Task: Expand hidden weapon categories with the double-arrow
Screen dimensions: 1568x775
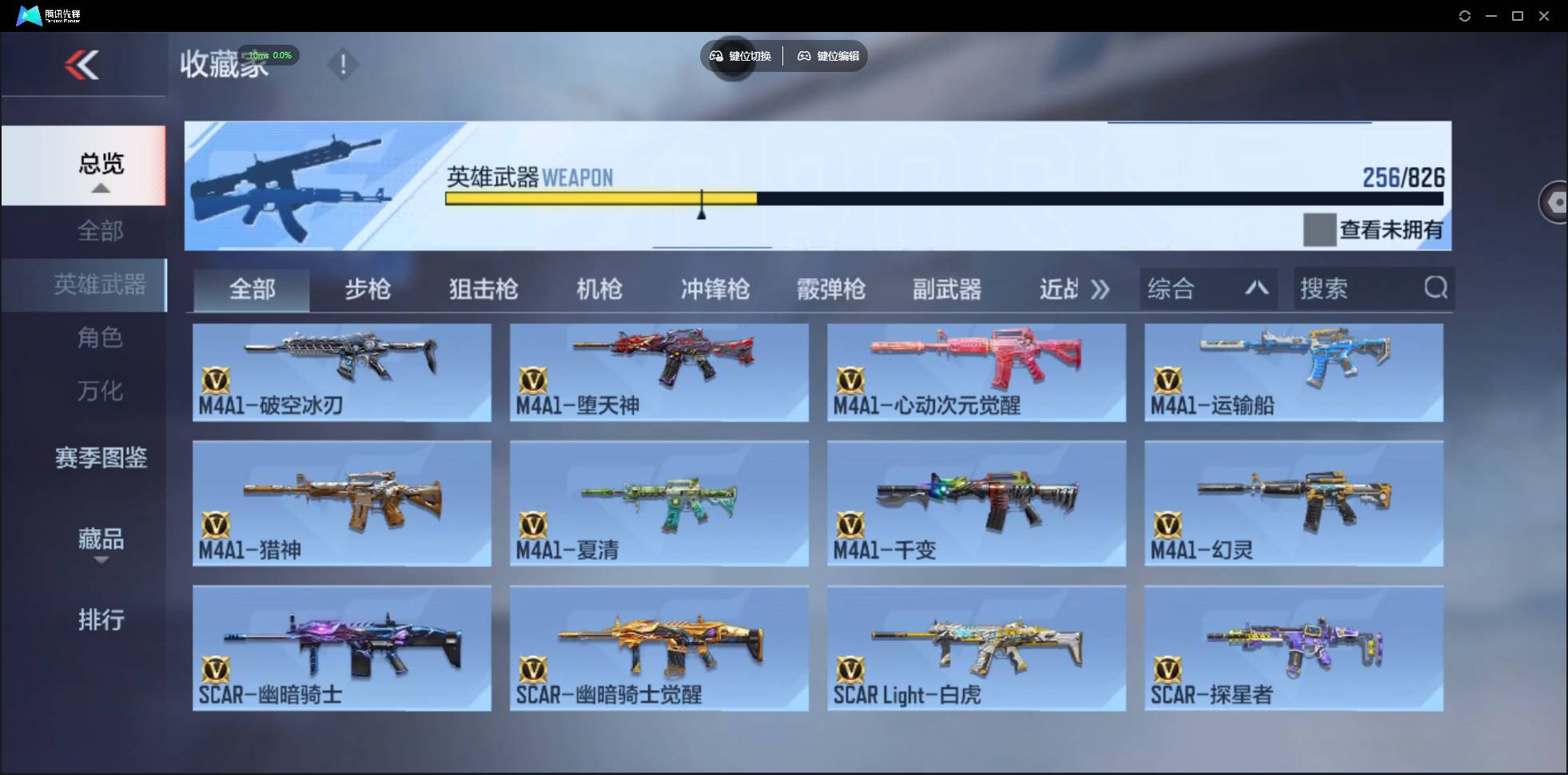Action: (1101, 289)
